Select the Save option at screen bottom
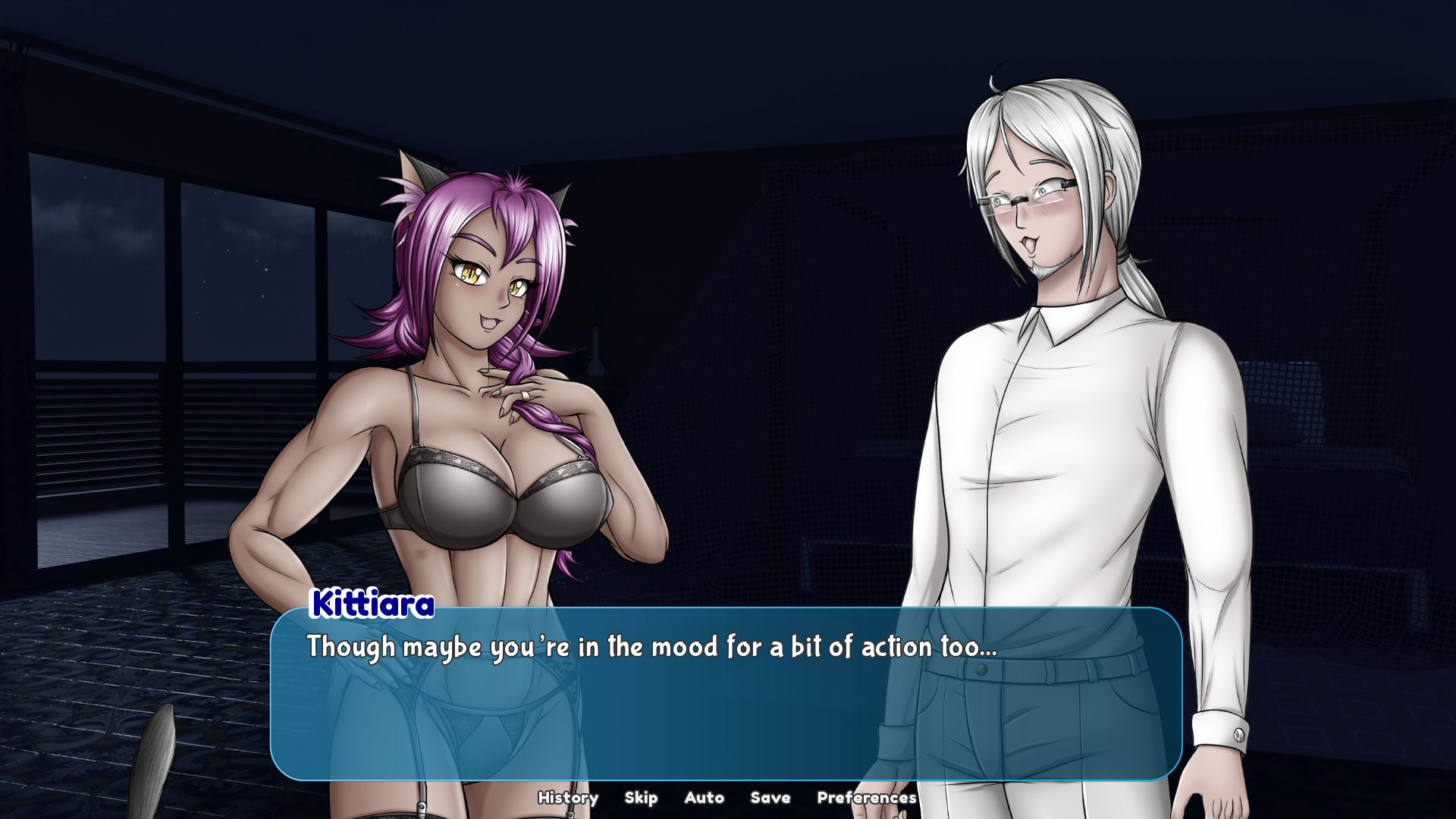 770,798
